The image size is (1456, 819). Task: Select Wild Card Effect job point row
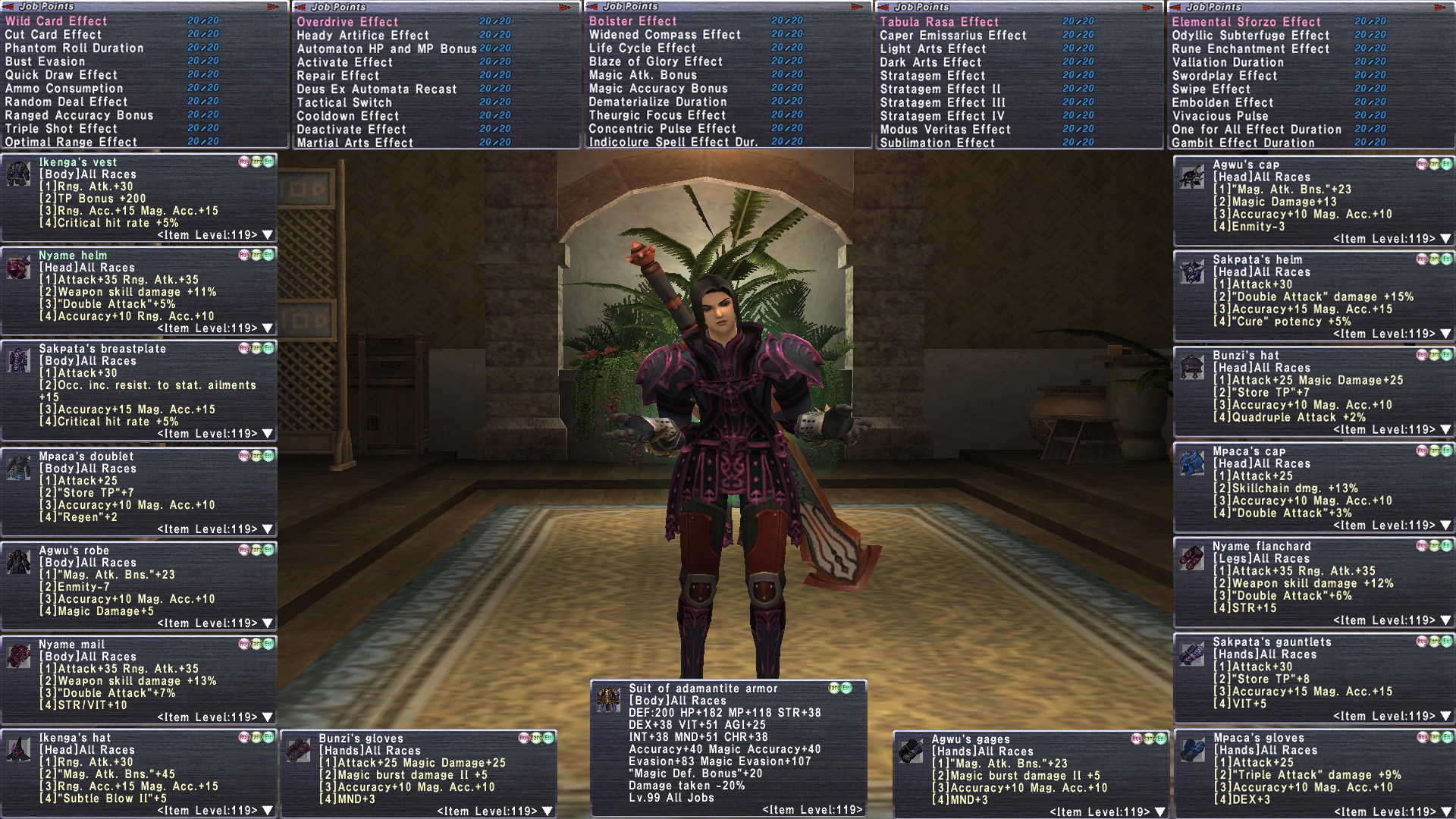coord(56,21)
